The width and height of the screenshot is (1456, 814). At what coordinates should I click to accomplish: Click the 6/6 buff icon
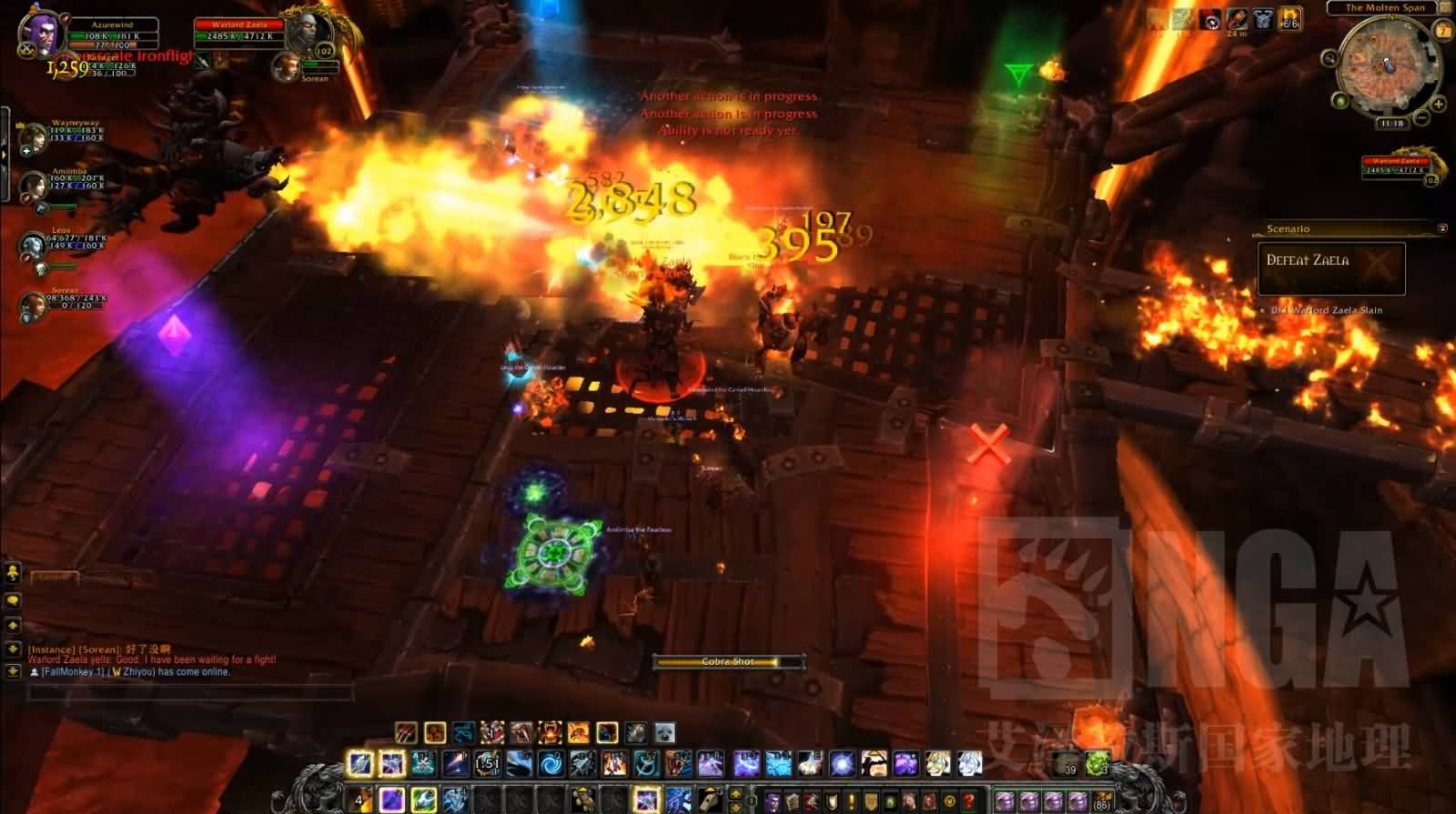coord(1289,20)
